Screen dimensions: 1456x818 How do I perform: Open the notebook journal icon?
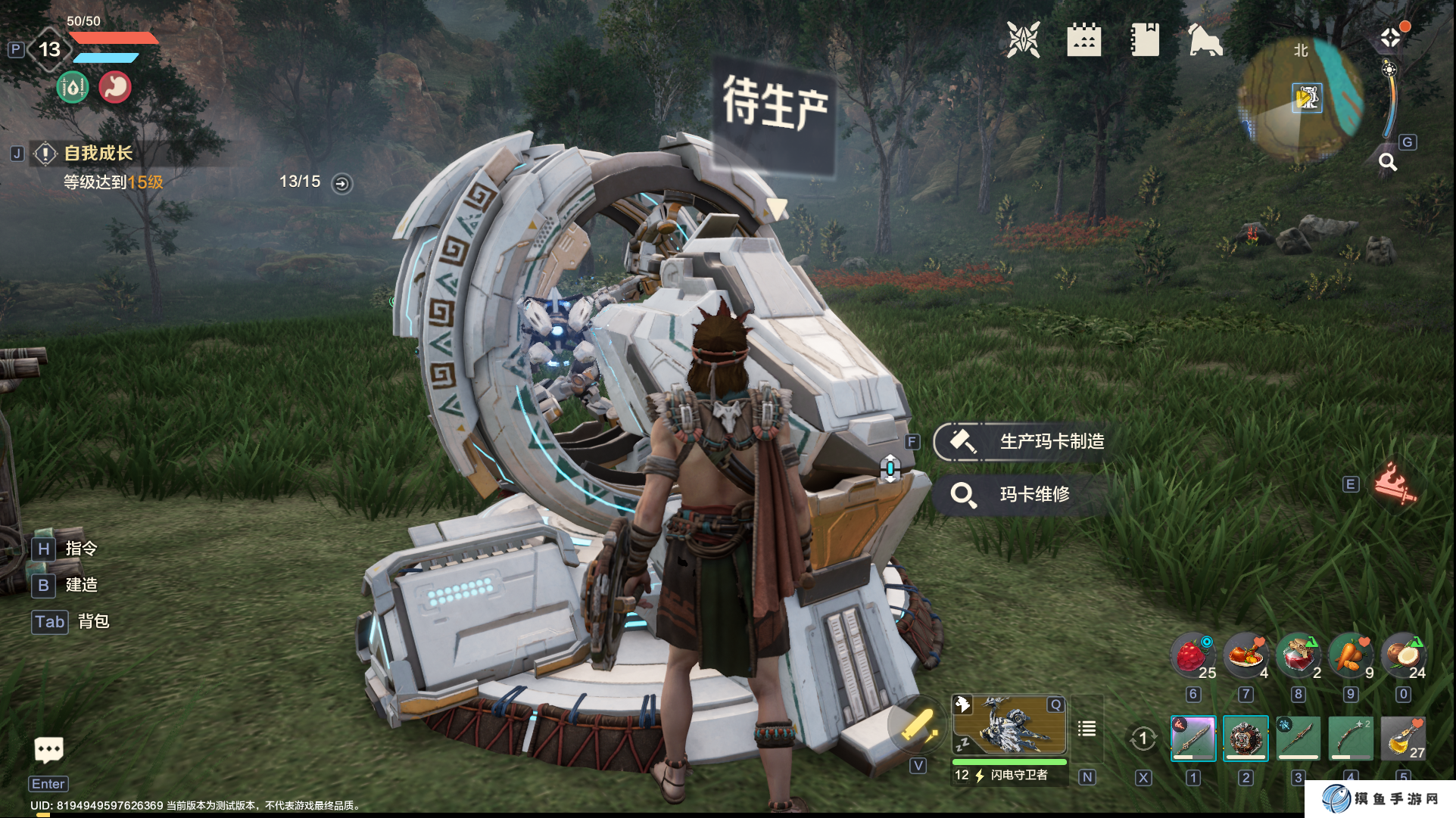(x=1144, y=40)
